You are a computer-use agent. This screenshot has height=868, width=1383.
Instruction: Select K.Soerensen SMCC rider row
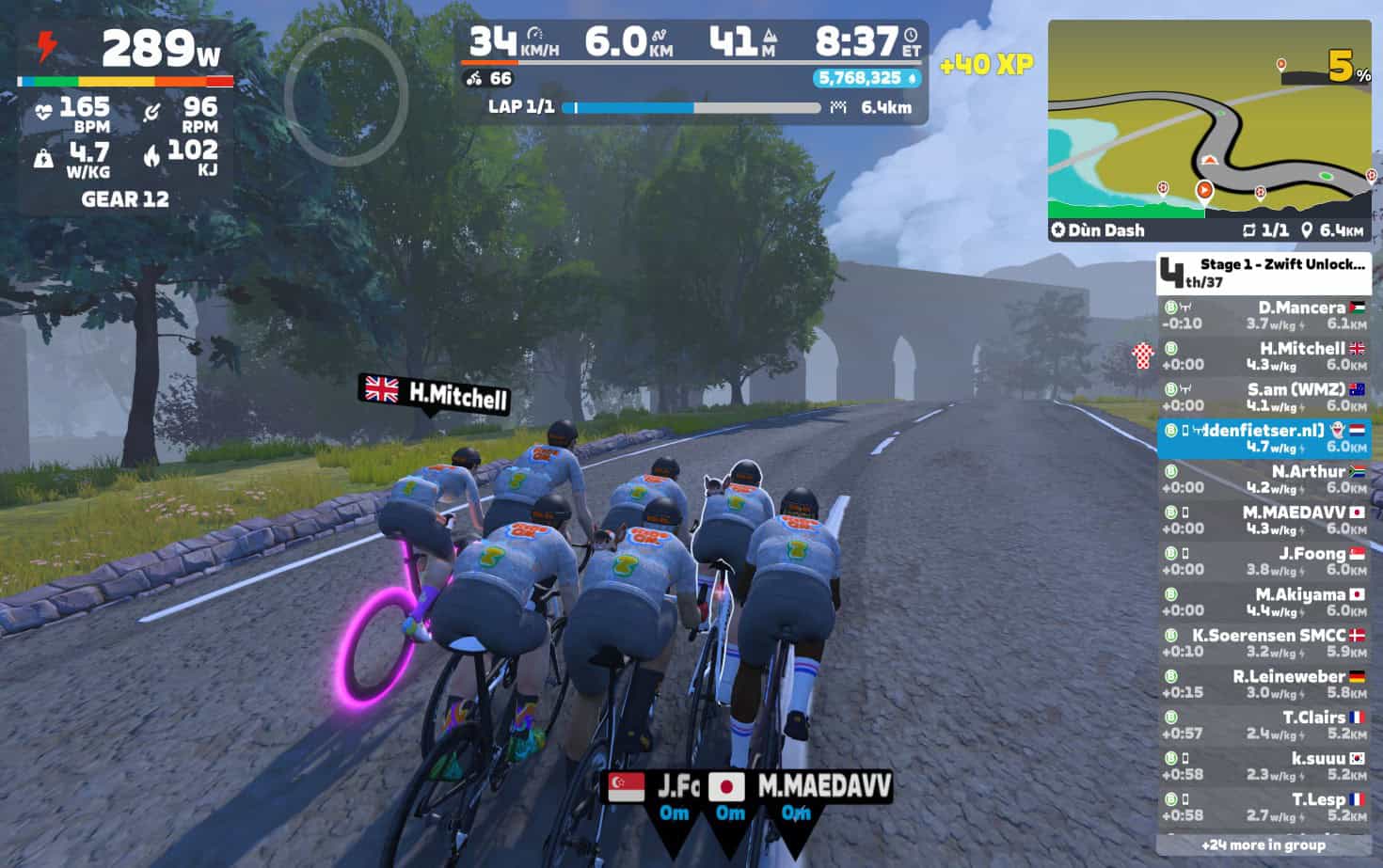coord(1263,643)
